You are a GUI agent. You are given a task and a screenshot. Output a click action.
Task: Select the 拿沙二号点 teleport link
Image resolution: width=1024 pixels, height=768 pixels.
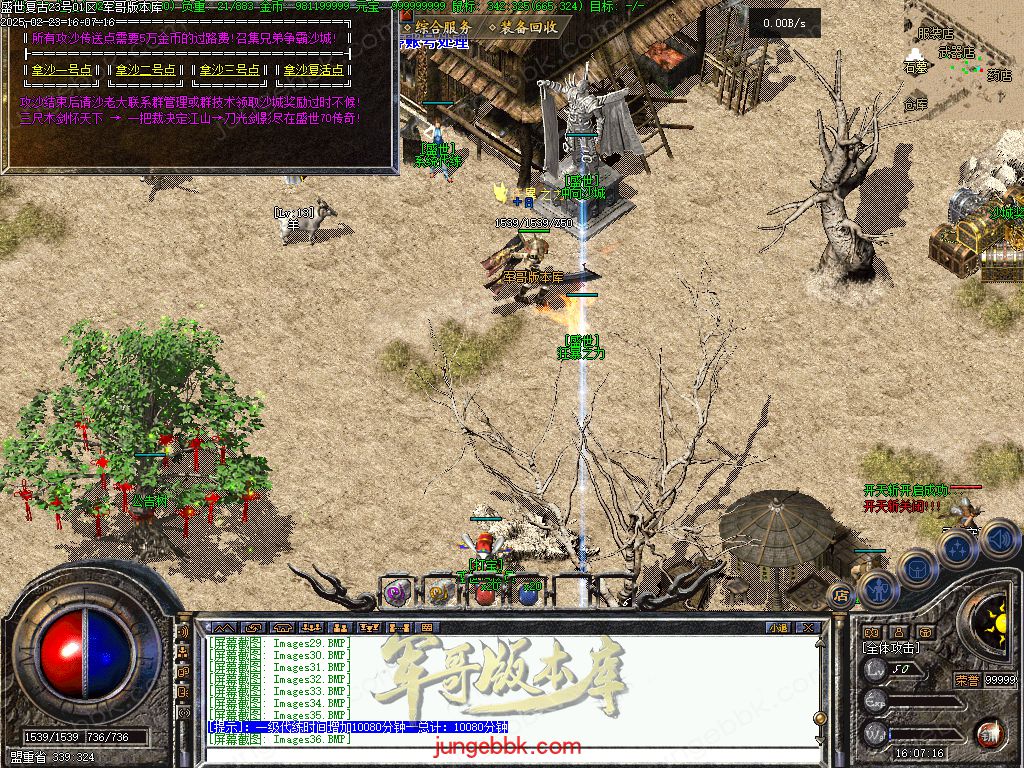(145, 70)
